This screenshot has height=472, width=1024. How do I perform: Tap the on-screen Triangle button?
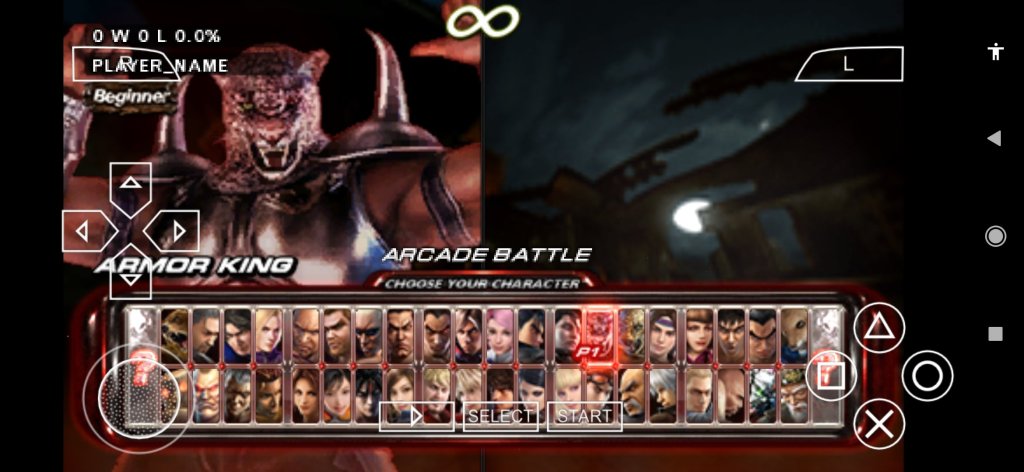click(x=879, y=327)
